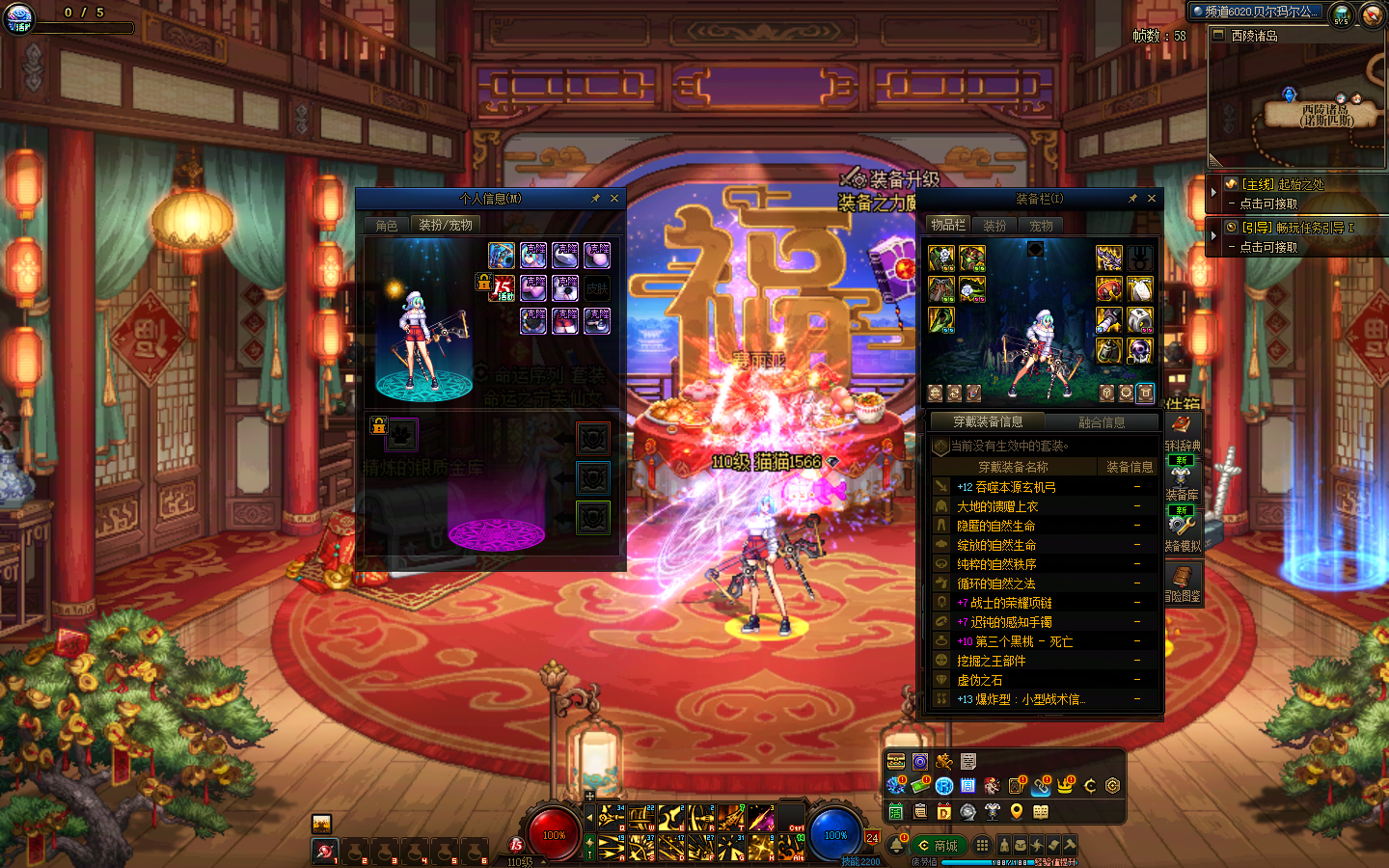Show the 融合信息 fusion info tab

coord(1102,422)
